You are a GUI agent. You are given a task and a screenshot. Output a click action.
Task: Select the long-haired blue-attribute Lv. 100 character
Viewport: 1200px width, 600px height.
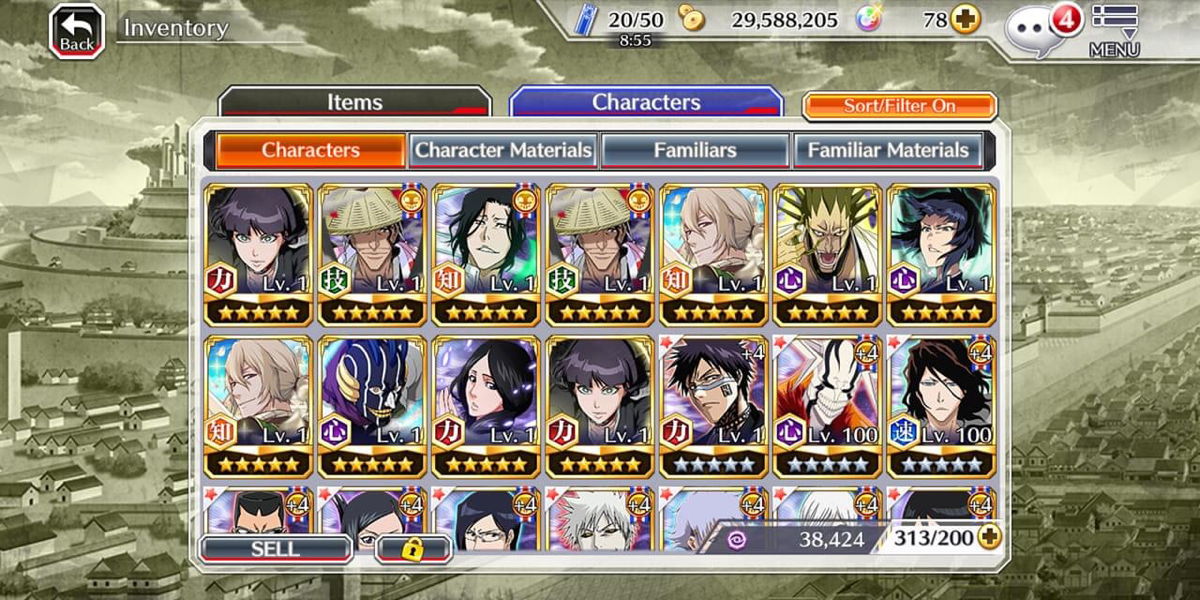(x=941, y=406)
